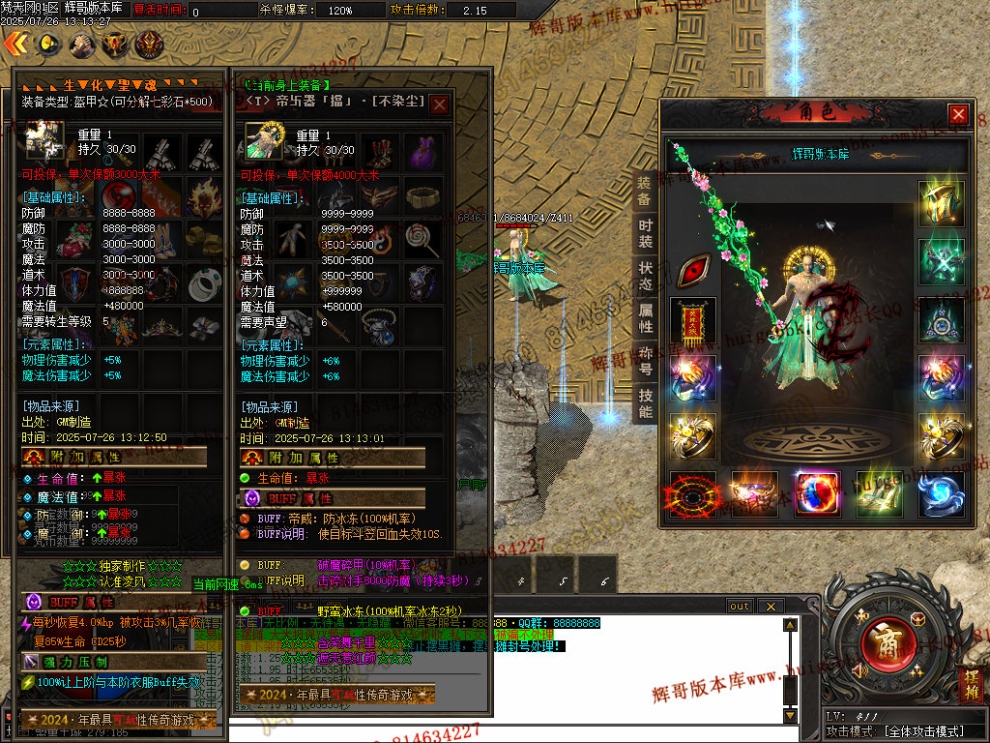Click the red banner medal slot
Screen dimensions: 990x743
[x=693, y=322]
